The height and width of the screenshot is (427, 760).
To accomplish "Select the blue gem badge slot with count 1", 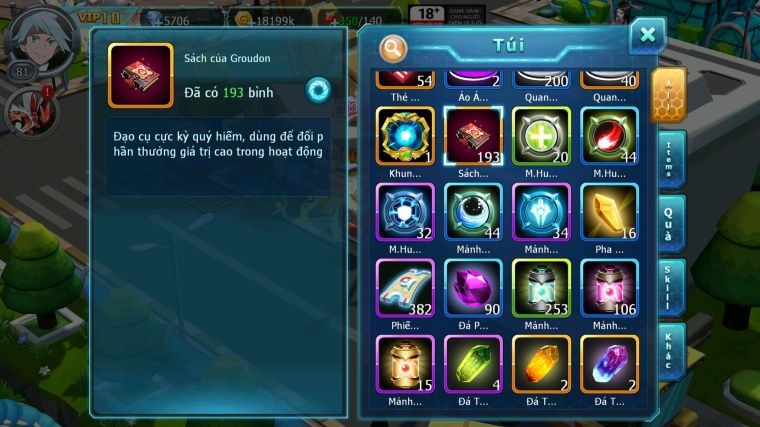I will click(x=405, y=136).
